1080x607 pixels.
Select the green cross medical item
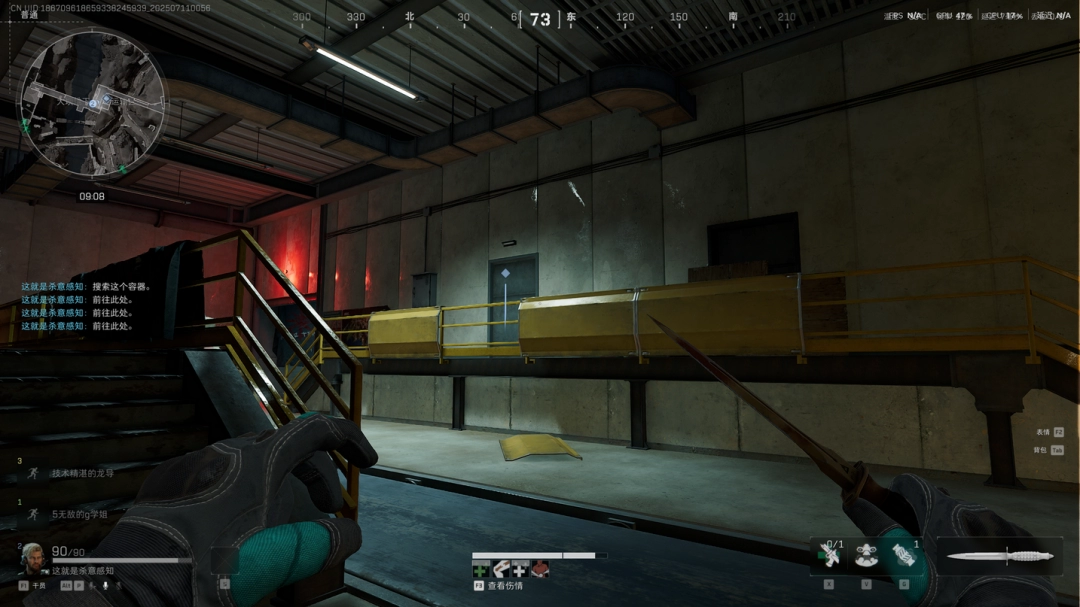pyautogui.click(x=481, y=569)
